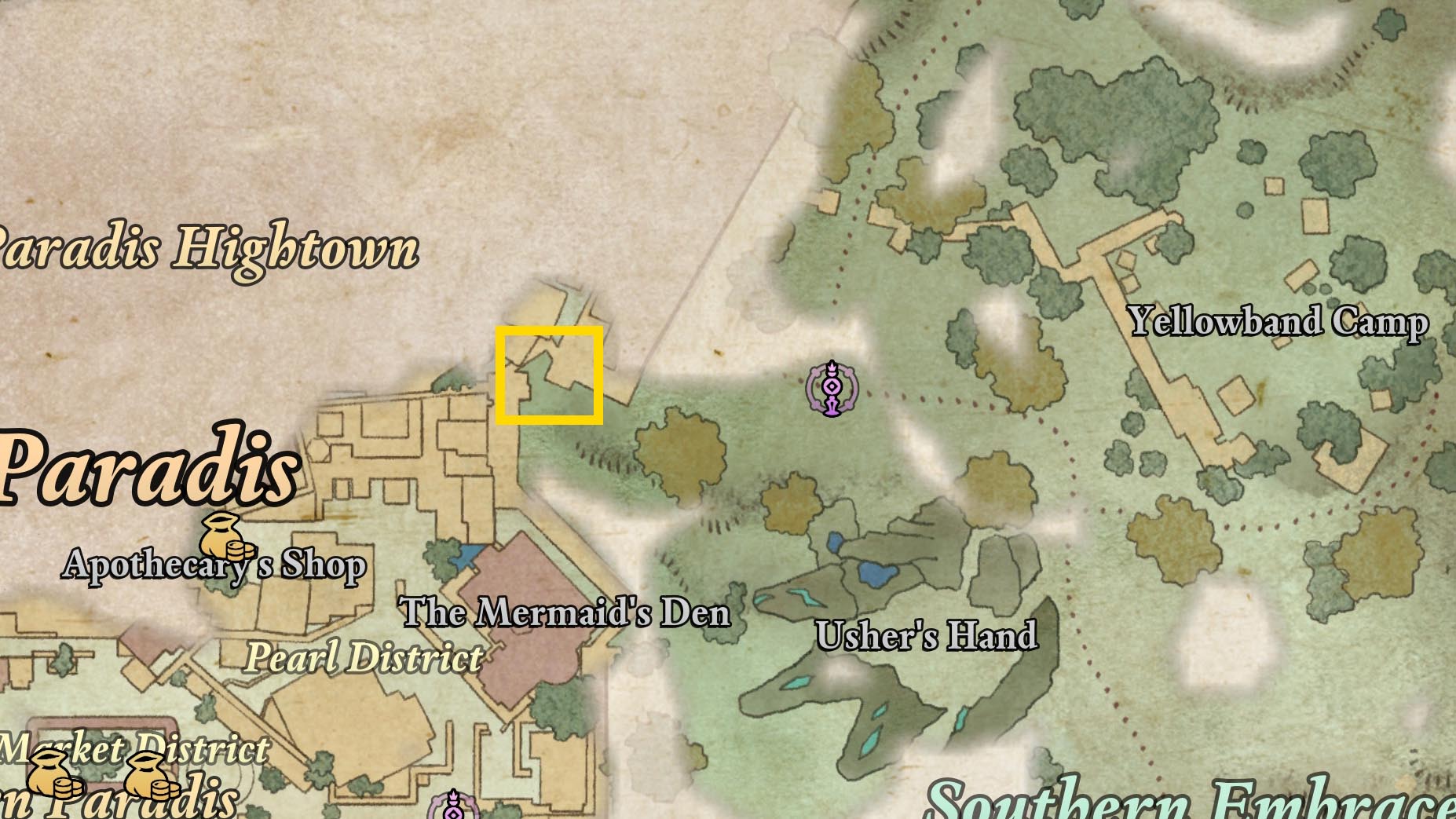Select the Usher's Hand label
The height and width of the screenshot is (819, 1456).
(x=928, y=638)
